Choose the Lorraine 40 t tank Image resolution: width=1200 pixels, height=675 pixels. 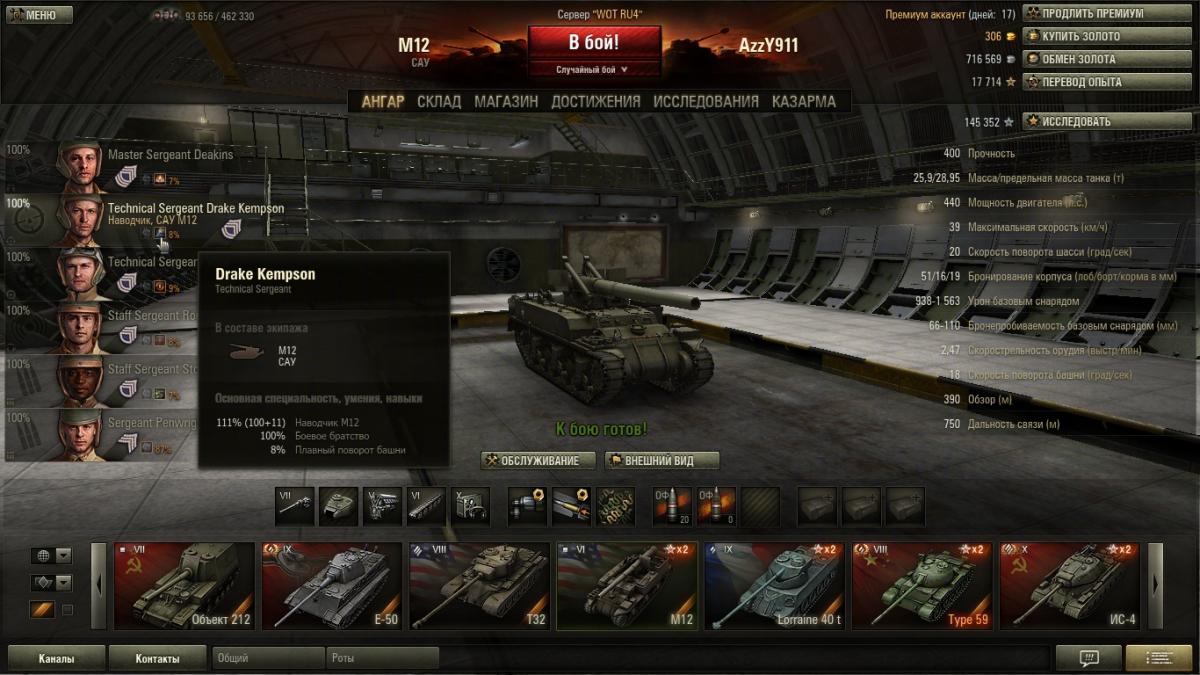tap(773, 586)
